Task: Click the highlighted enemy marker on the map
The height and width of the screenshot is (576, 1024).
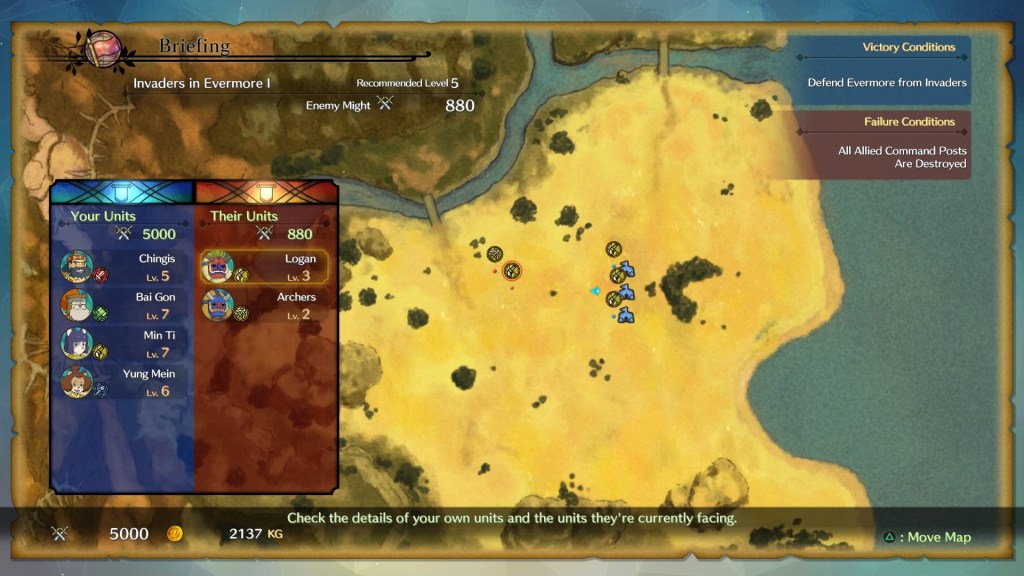Action: 512,270
